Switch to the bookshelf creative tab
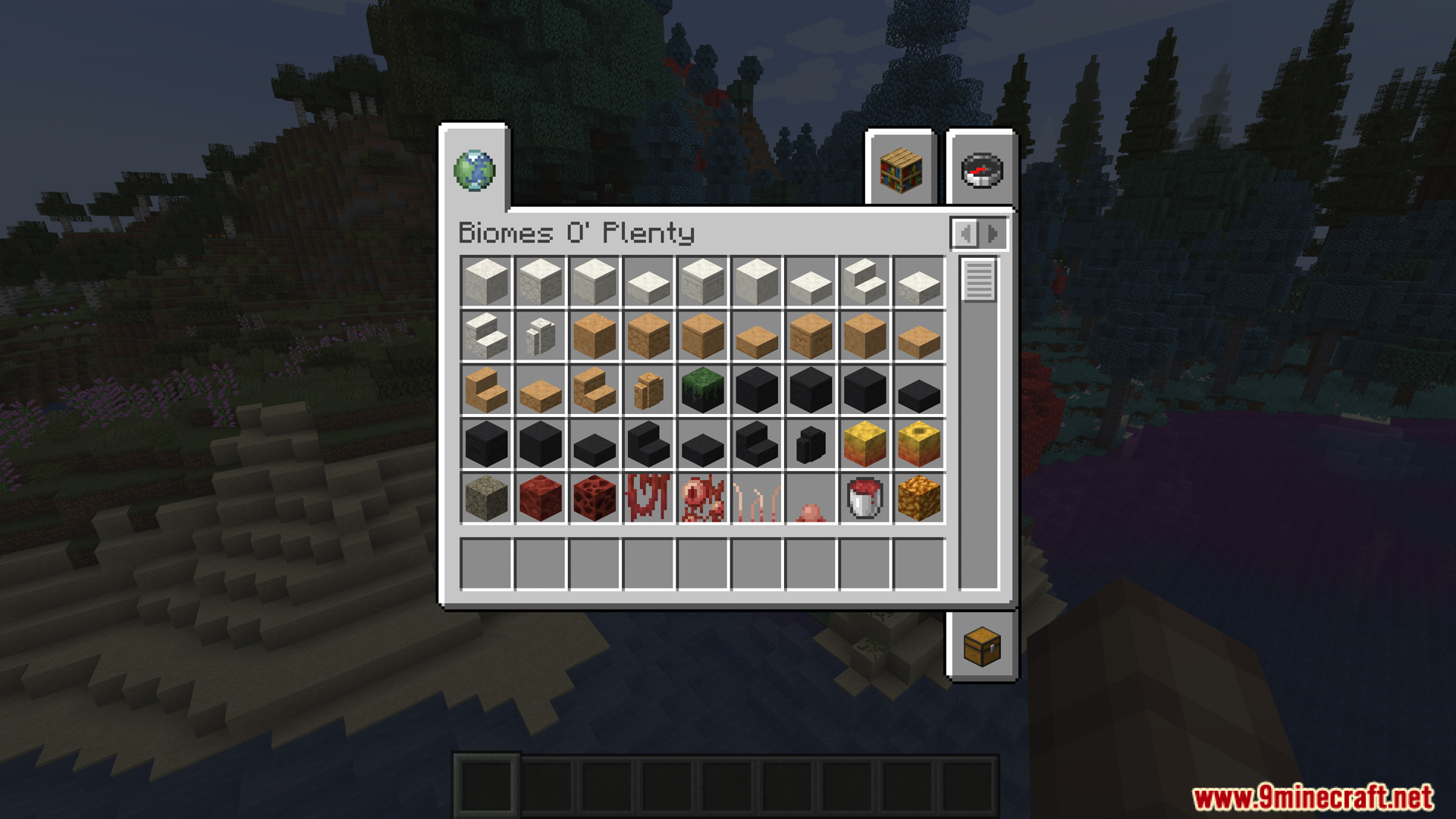1456x819 pixels. [901, 170]
